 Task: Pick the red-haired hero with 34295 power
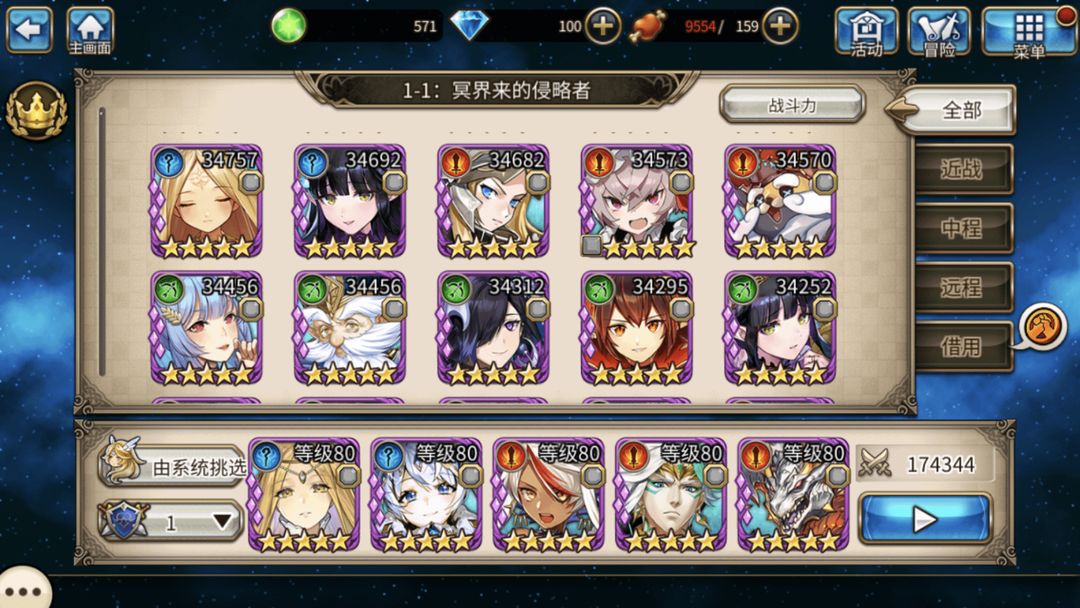[x=636, y=328]
